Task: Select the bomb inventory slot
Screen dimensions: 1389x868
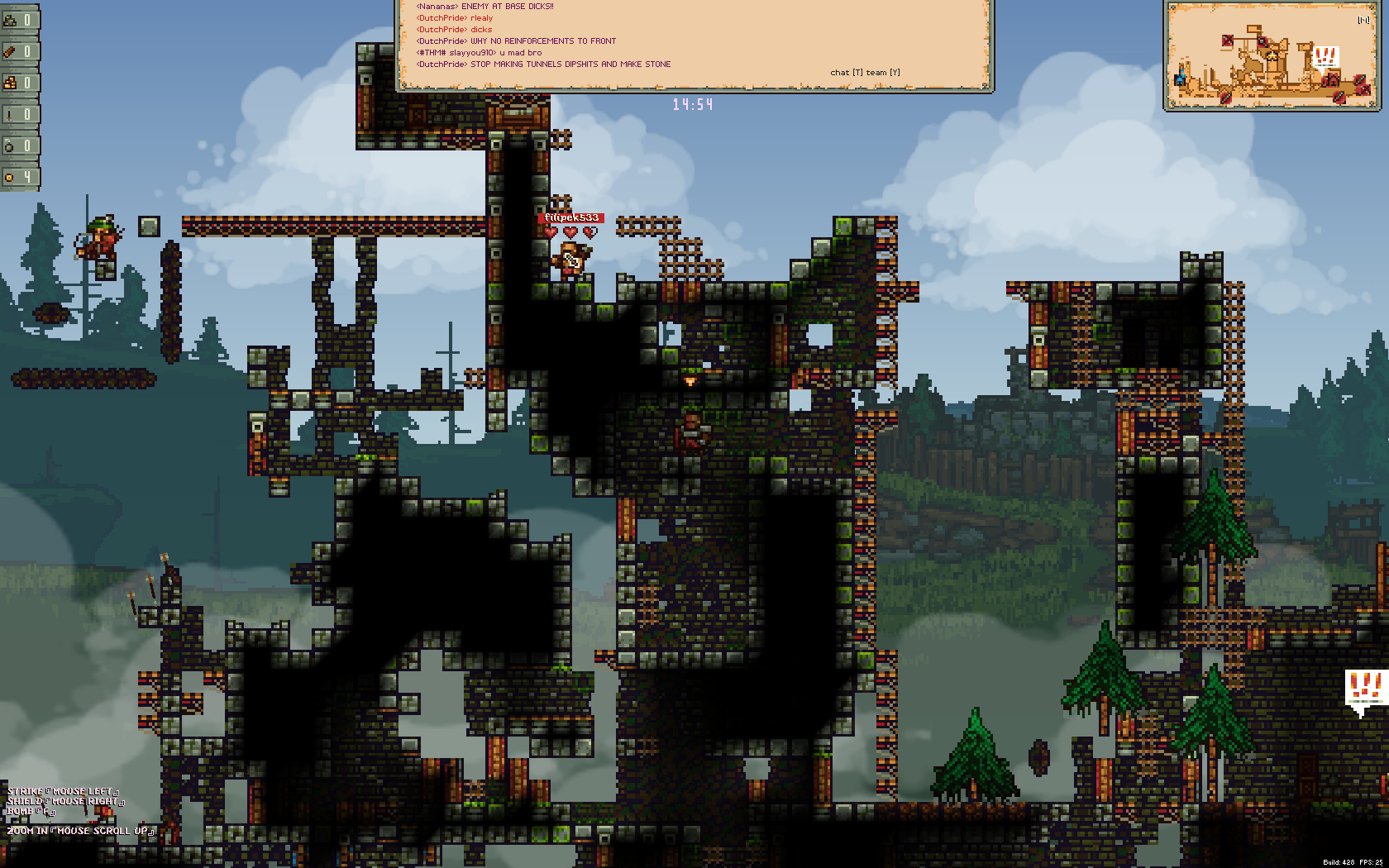Action: (18, 145)
